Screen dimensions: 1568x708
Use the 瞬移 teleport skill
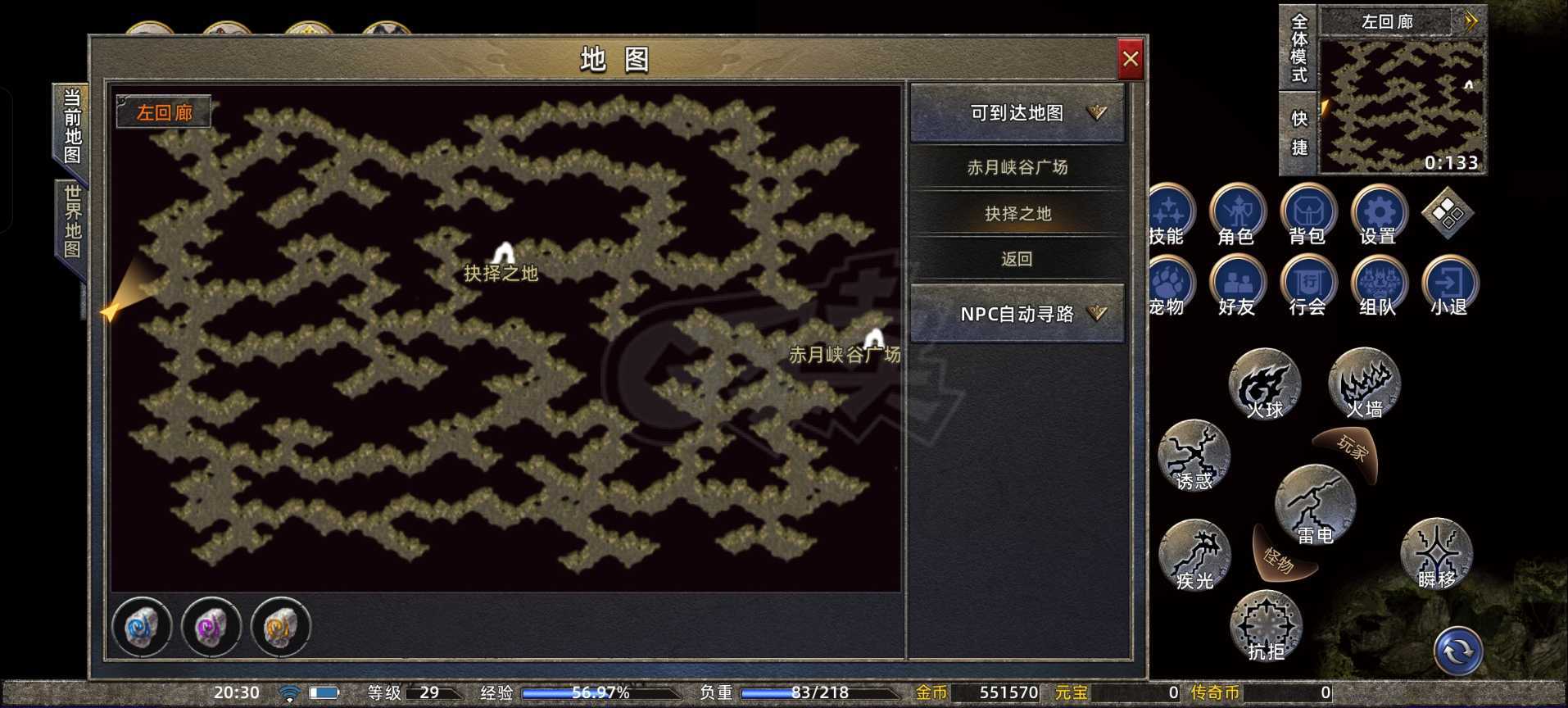pos(1438,554)
